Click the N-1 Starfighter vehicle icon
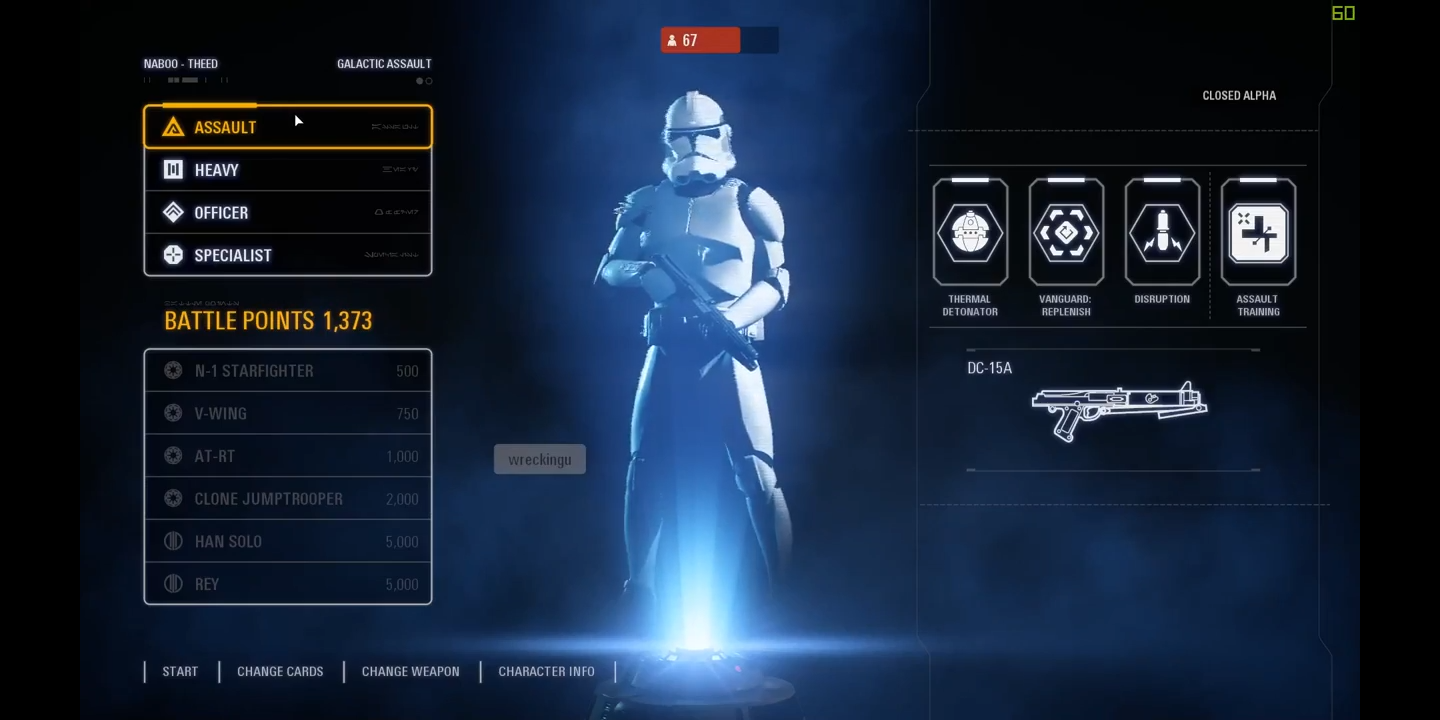The image size is (1440, 720). coord(173,370)
